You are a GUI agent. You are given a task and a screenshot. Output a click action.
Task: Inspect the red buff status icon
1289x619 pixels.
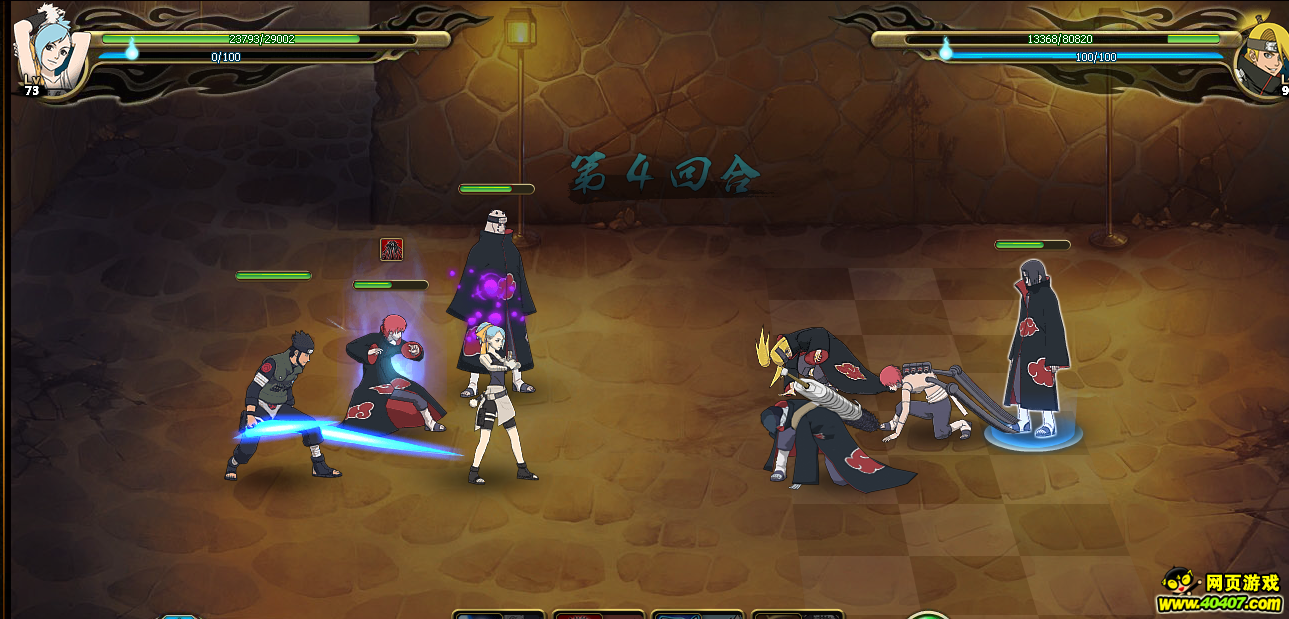392,249
